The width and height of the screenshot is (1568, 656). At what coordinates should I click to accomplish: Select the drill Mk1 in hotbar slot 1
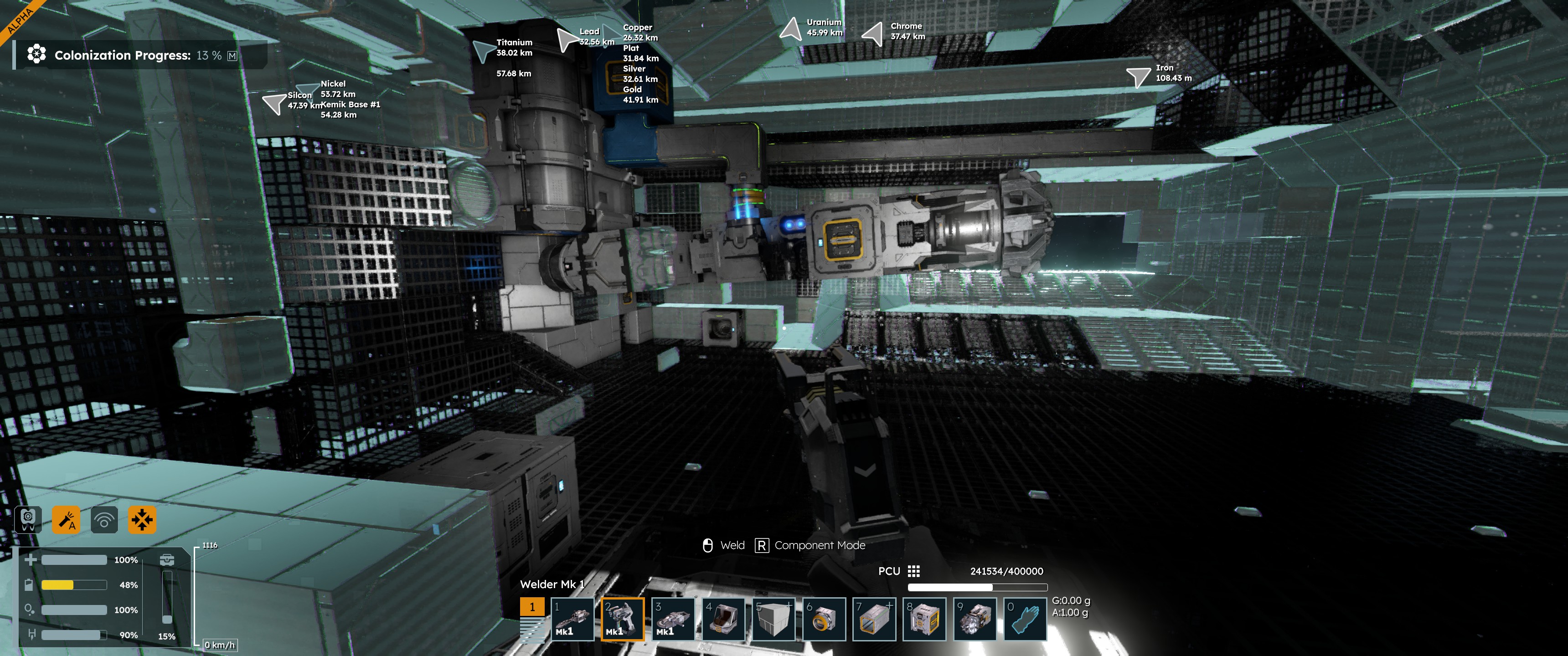(x=572, y=619)
